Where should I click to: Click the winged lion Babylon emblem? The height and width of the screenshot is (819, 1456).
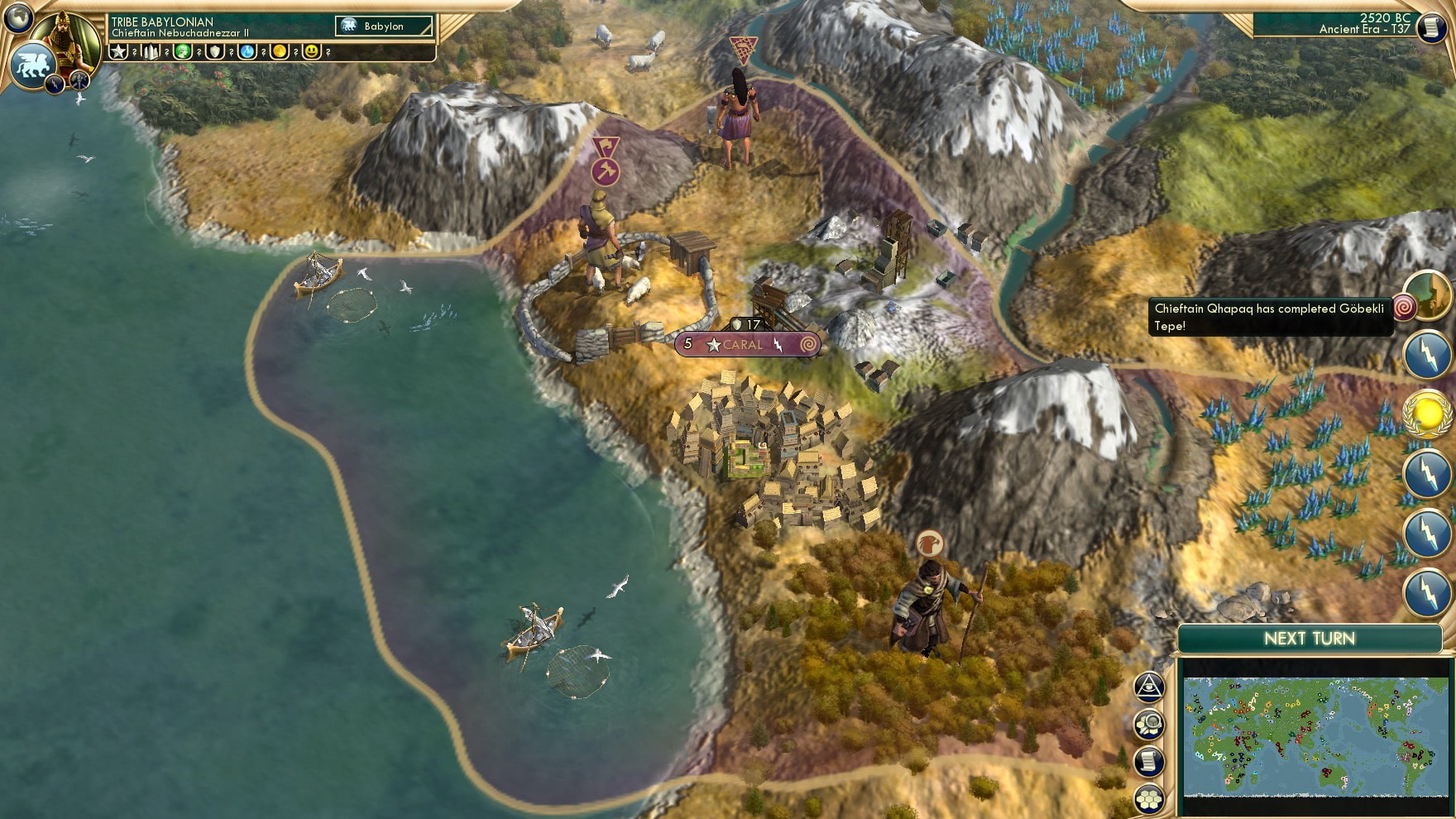[x=35, y=66]
